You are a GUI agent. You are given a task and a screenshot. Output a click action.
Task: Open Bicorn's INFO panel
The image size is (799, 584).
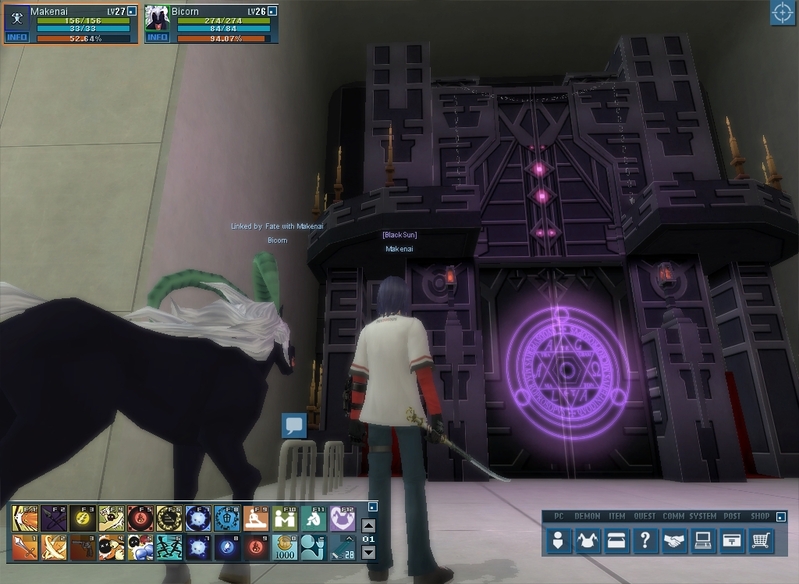point(158,38)
